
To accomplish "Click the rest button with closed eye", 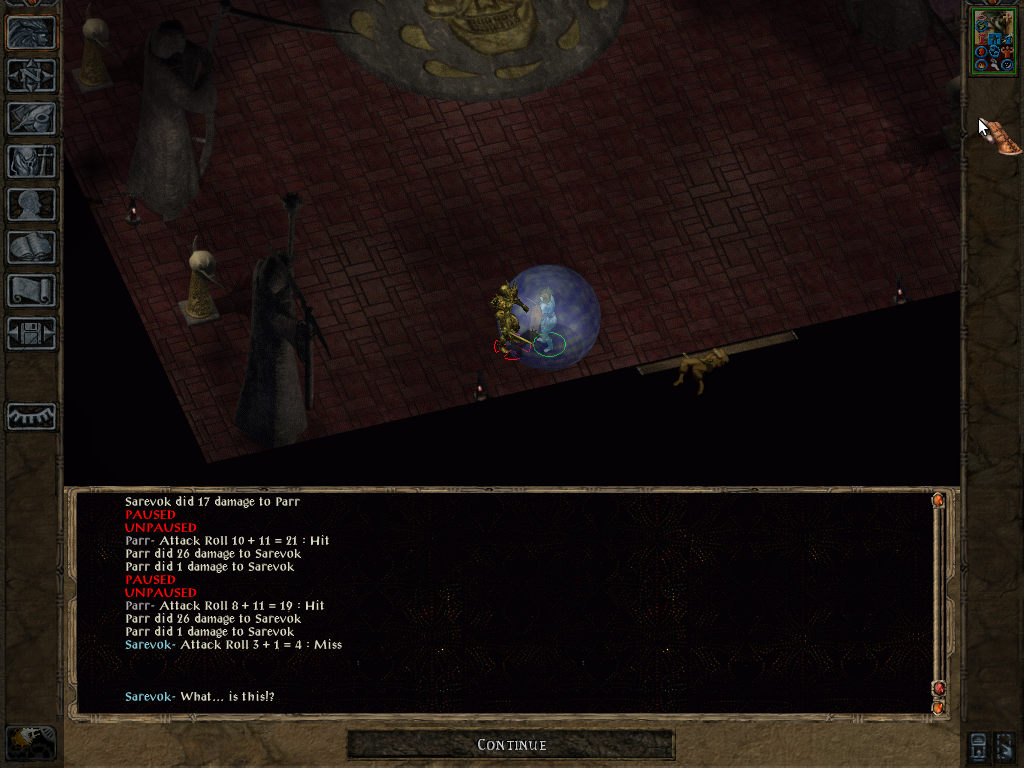I will pyautogui.click(x=31, y=416).
